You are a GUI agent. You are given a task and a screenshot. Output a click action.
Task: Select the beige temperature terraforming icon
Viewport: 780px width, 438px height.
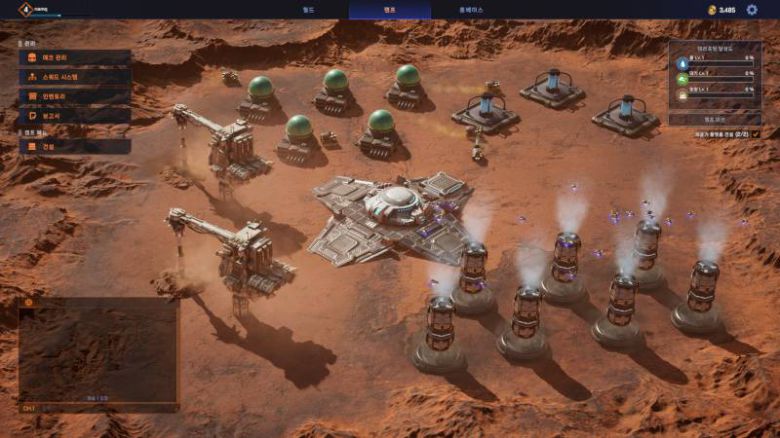pos(682,93)
